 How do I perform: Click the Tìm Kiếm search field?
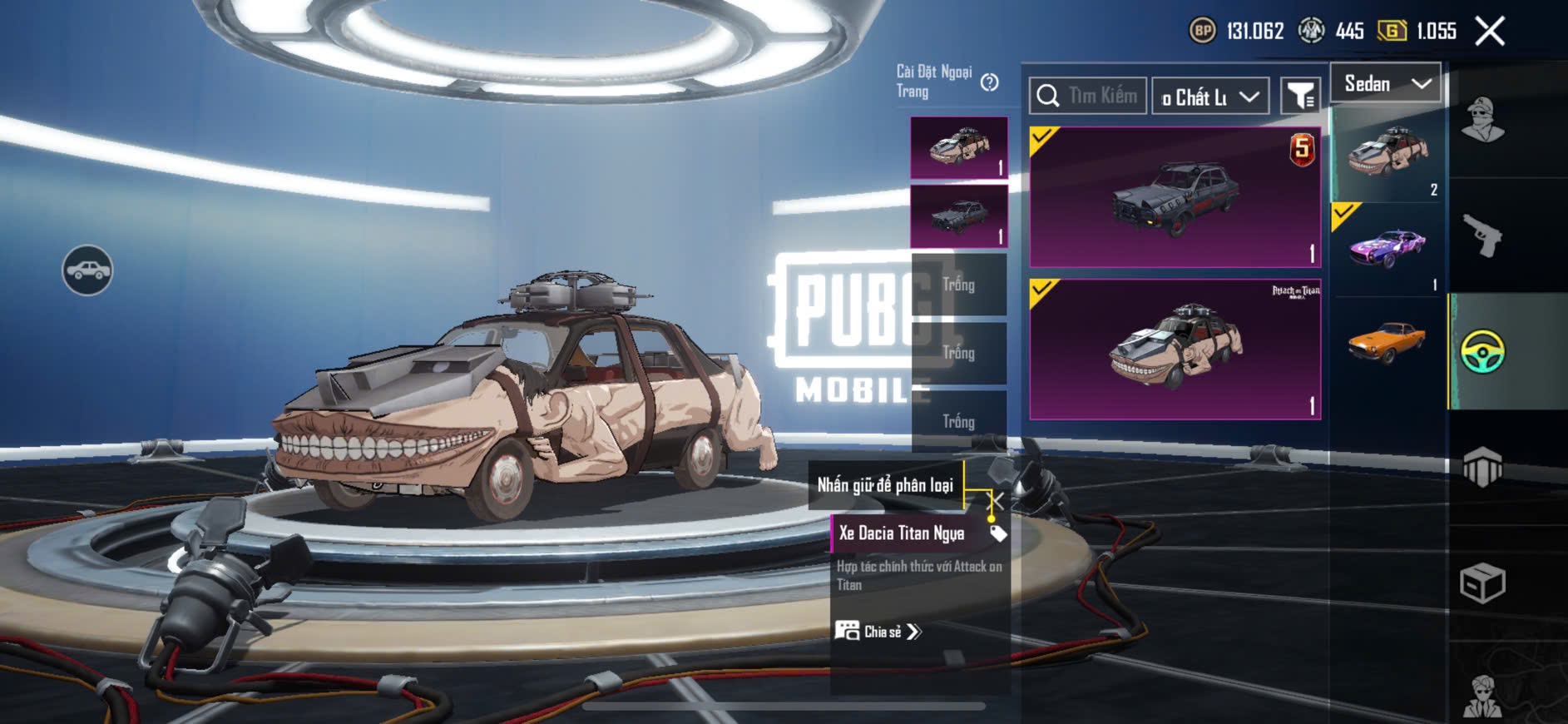click(1088, 96)
